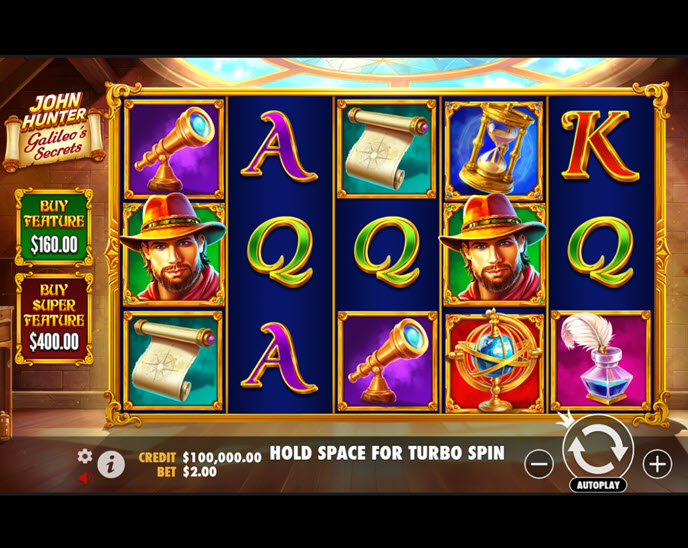Decrease the bet with the minus button

[539, 464]
